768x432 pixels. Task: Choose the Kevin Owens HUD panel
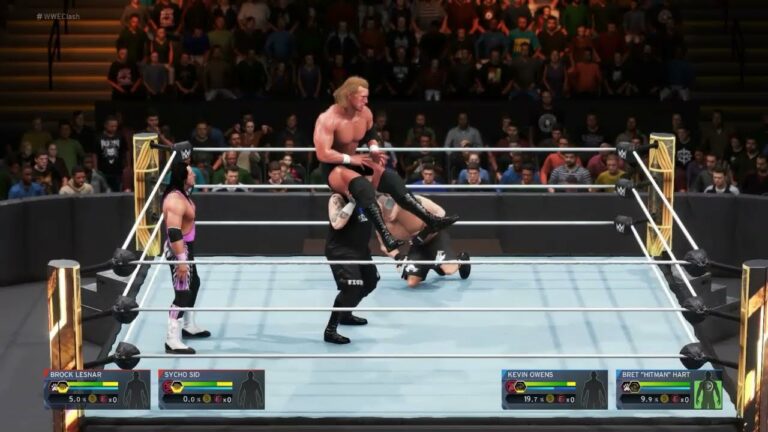point(554,389)
